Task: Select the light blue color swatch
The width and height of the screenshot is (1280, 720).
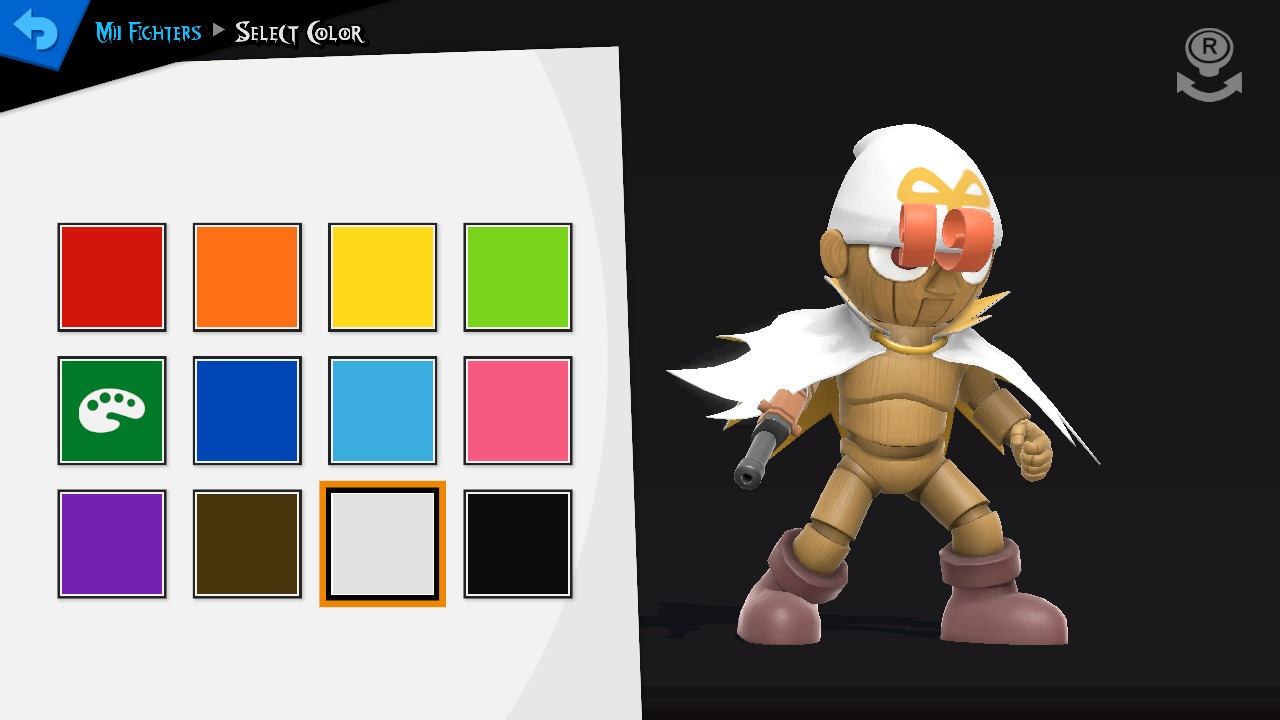Action: (382, 409)
